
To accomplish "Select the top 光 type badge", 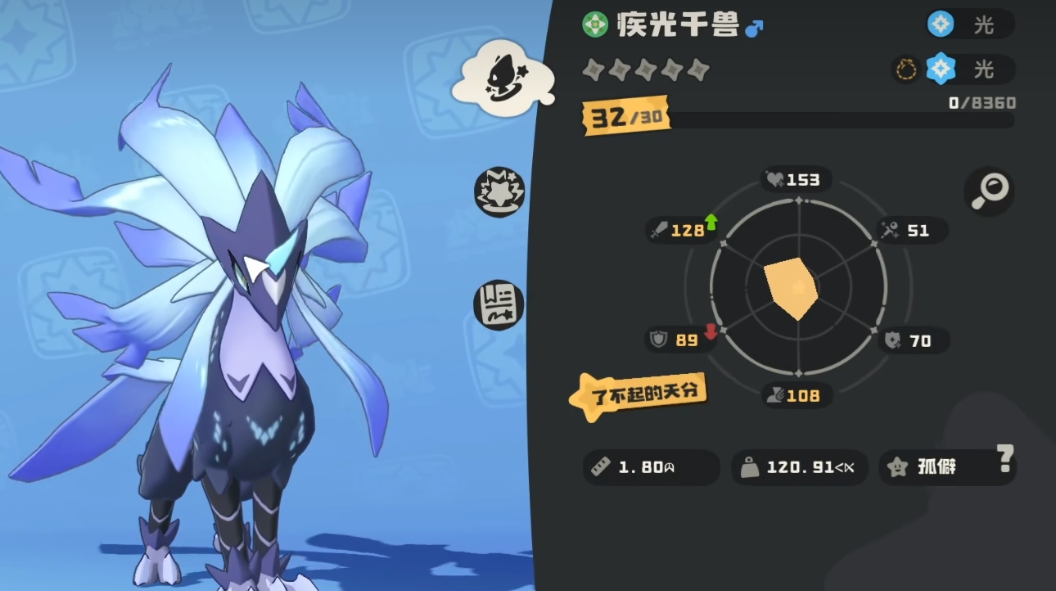I will [969, 25].
